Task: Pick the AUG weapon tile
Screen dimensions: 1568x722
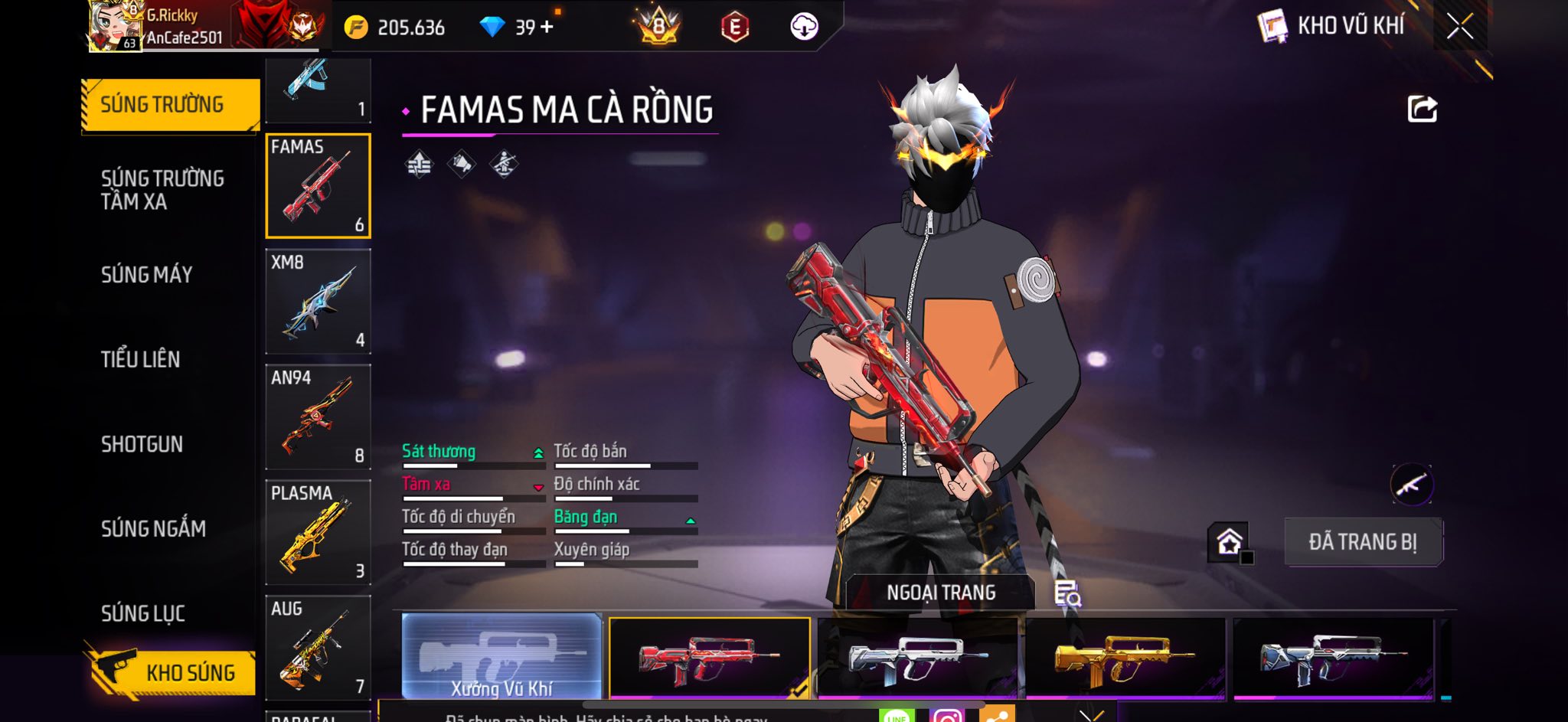Action: point(318,648)
